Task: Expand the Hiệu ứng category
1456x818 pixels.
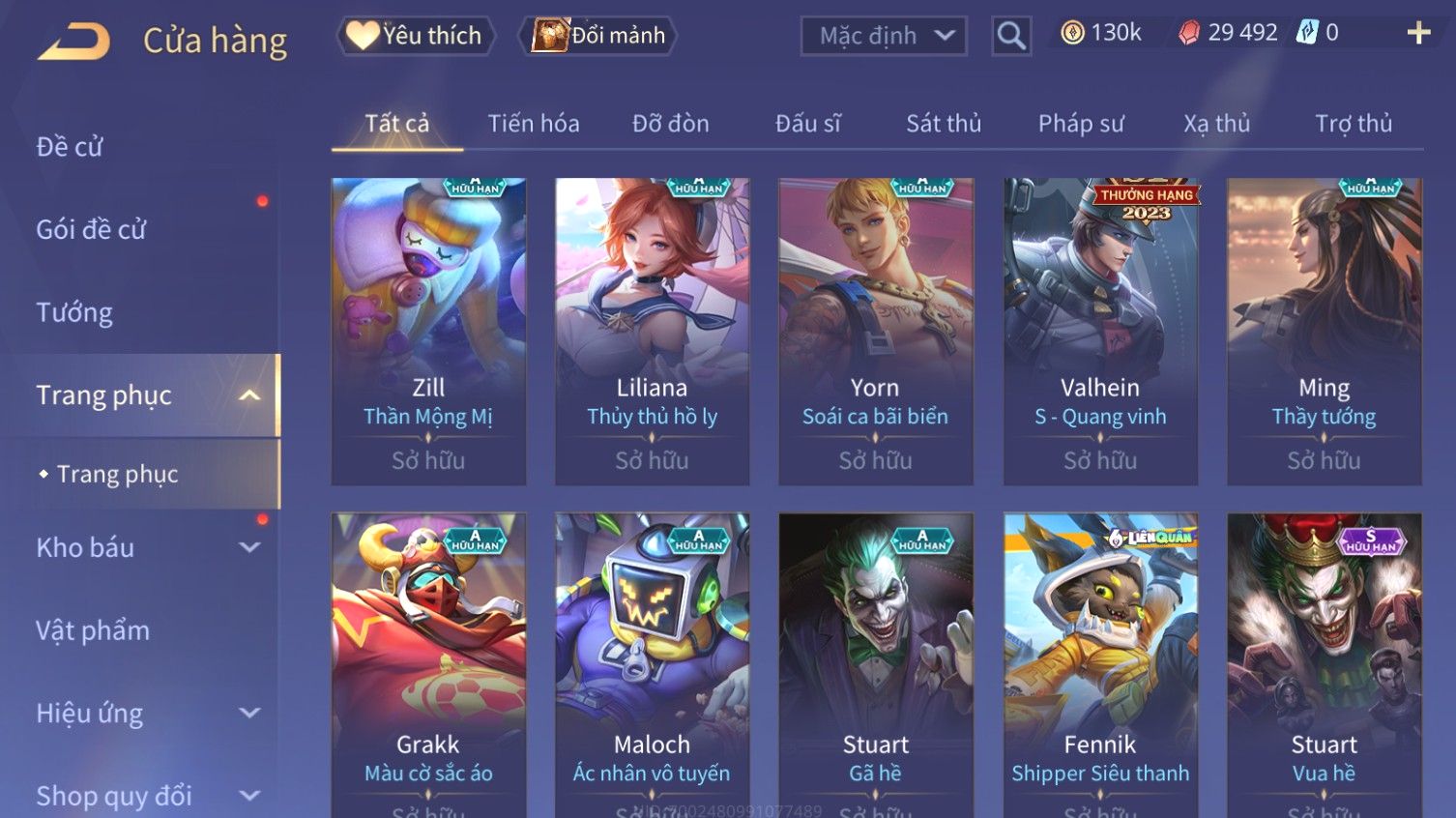Action: pos(145,714)
